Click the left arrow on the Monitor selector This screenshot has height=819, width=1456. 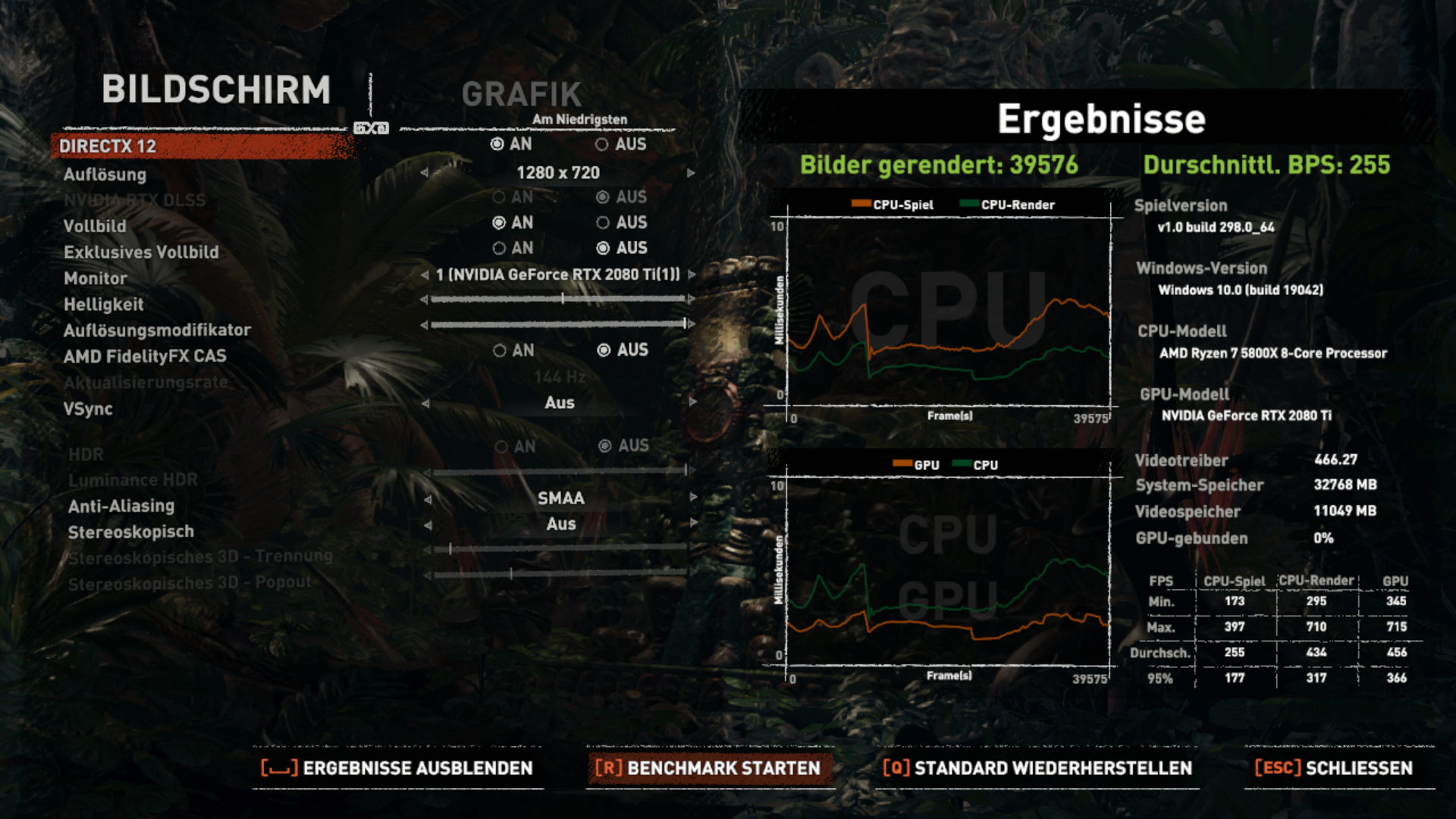click(426, 275)
